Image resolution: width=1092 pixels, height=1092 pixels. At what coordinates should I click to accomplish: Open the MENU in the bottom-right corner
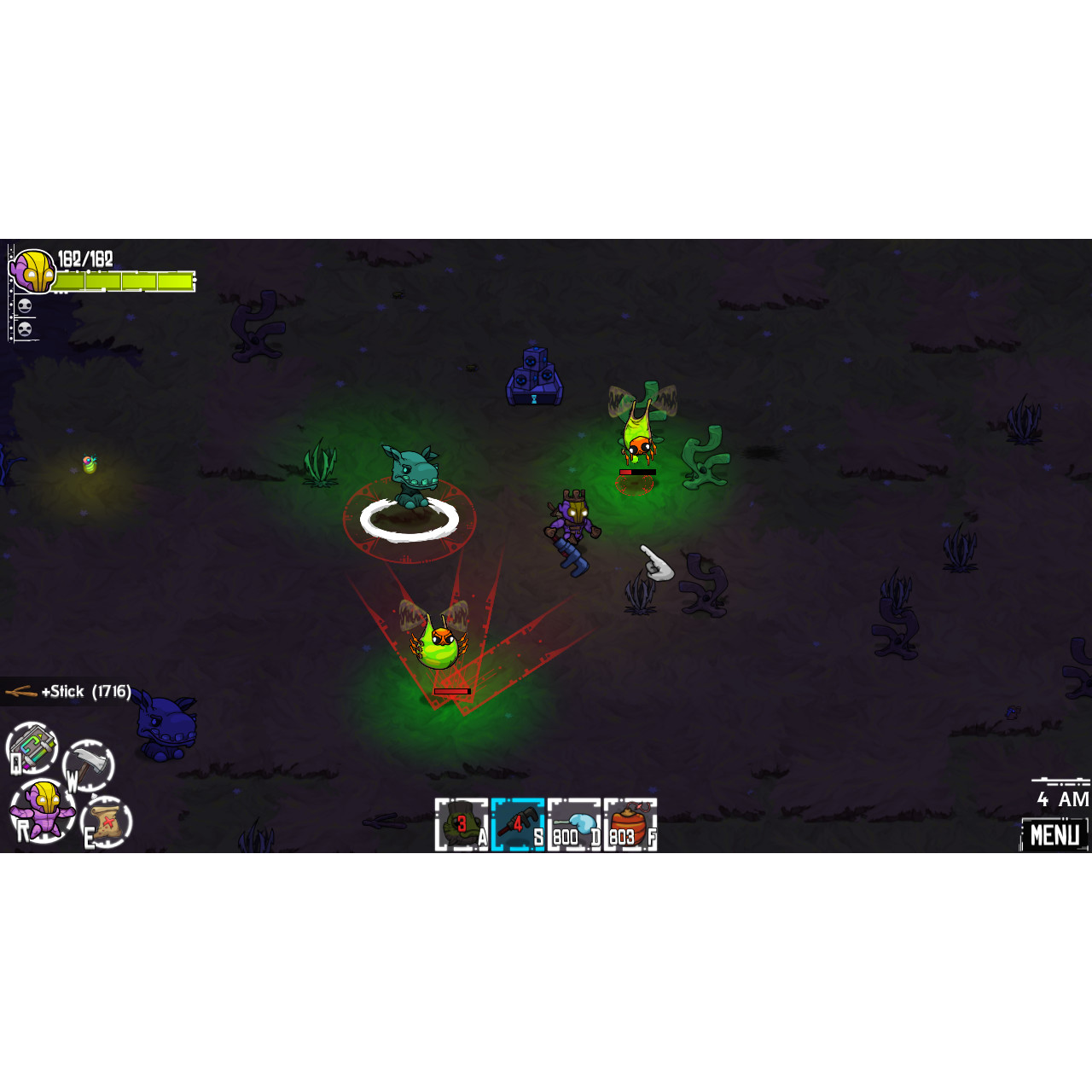pos(1054,834)
